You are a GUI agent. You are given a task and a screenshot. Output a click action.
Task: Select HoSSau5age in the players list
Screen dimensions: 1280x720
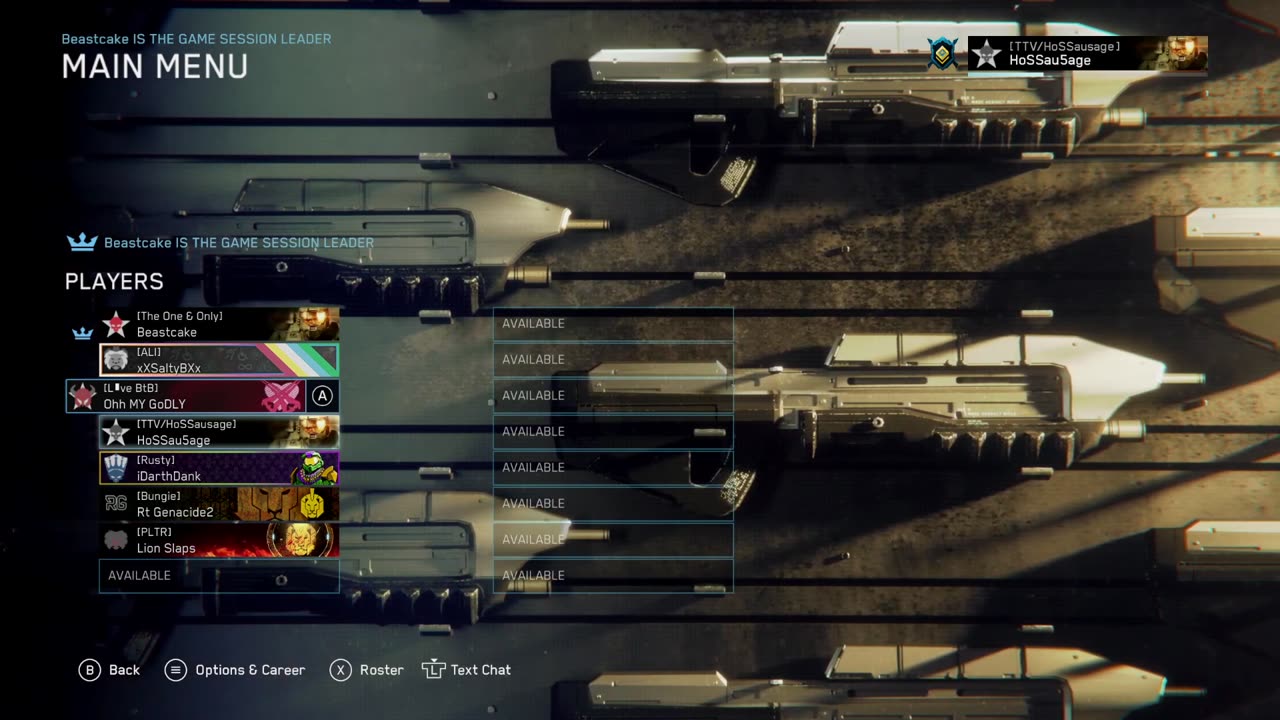point(219,432)
